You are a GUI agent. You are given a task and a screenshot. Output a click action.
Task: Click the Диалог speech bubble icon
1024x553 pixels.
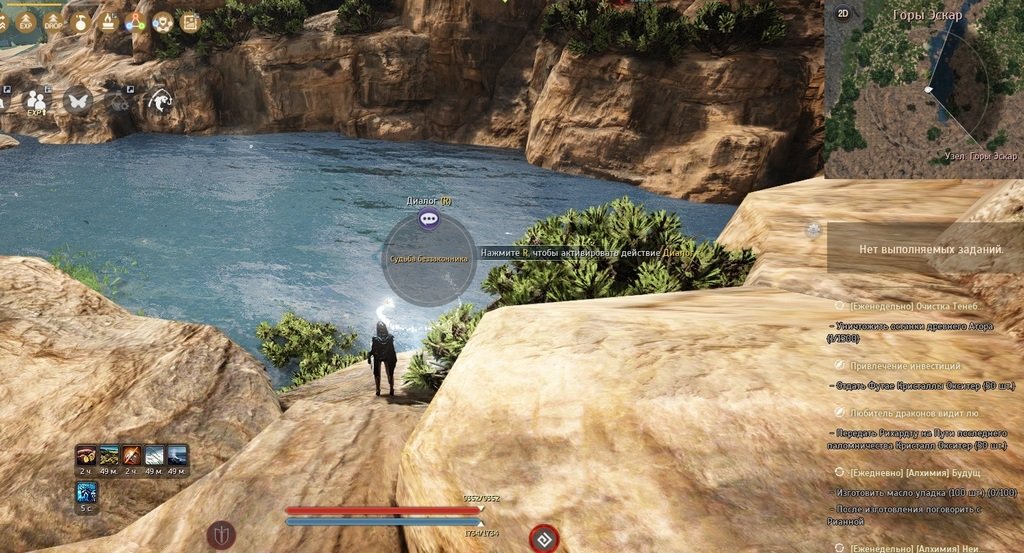click(x=429, y=218)
